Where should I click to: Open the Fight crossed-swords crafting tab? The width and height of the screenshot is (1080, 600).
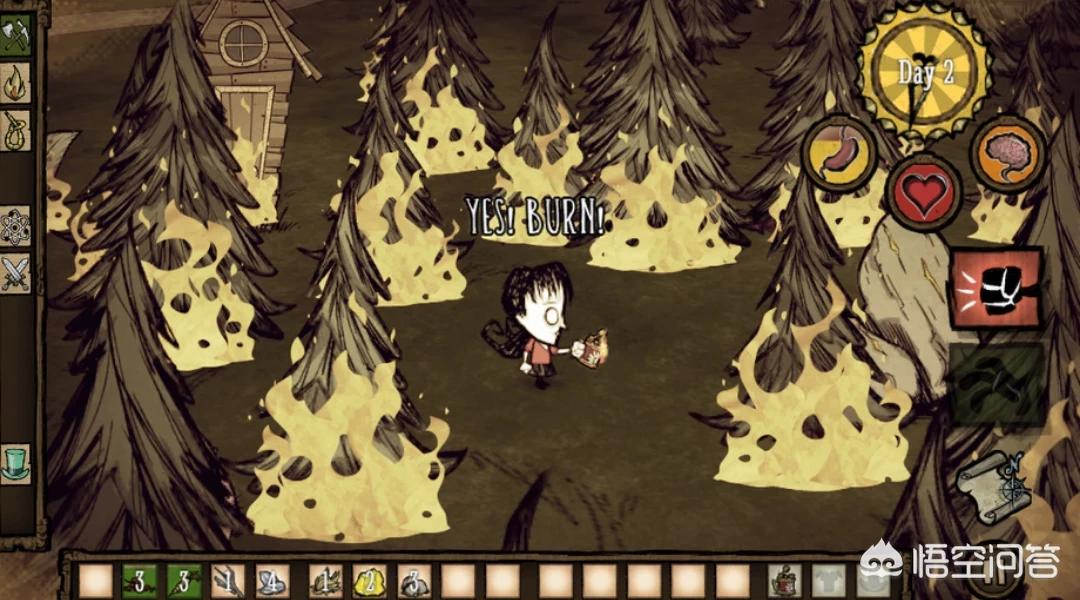[16, 272]
